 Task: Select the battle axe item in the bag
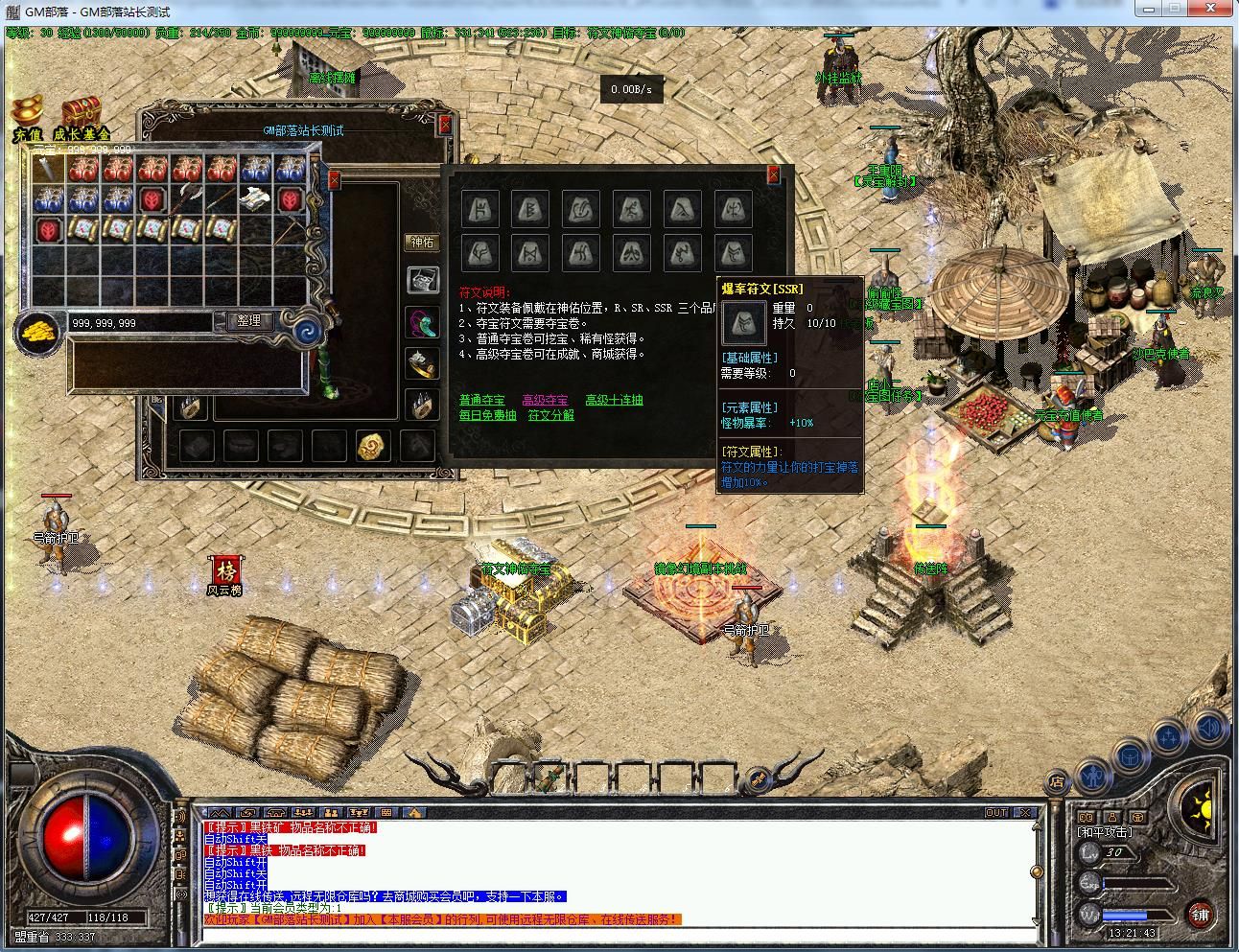point(185,199)
